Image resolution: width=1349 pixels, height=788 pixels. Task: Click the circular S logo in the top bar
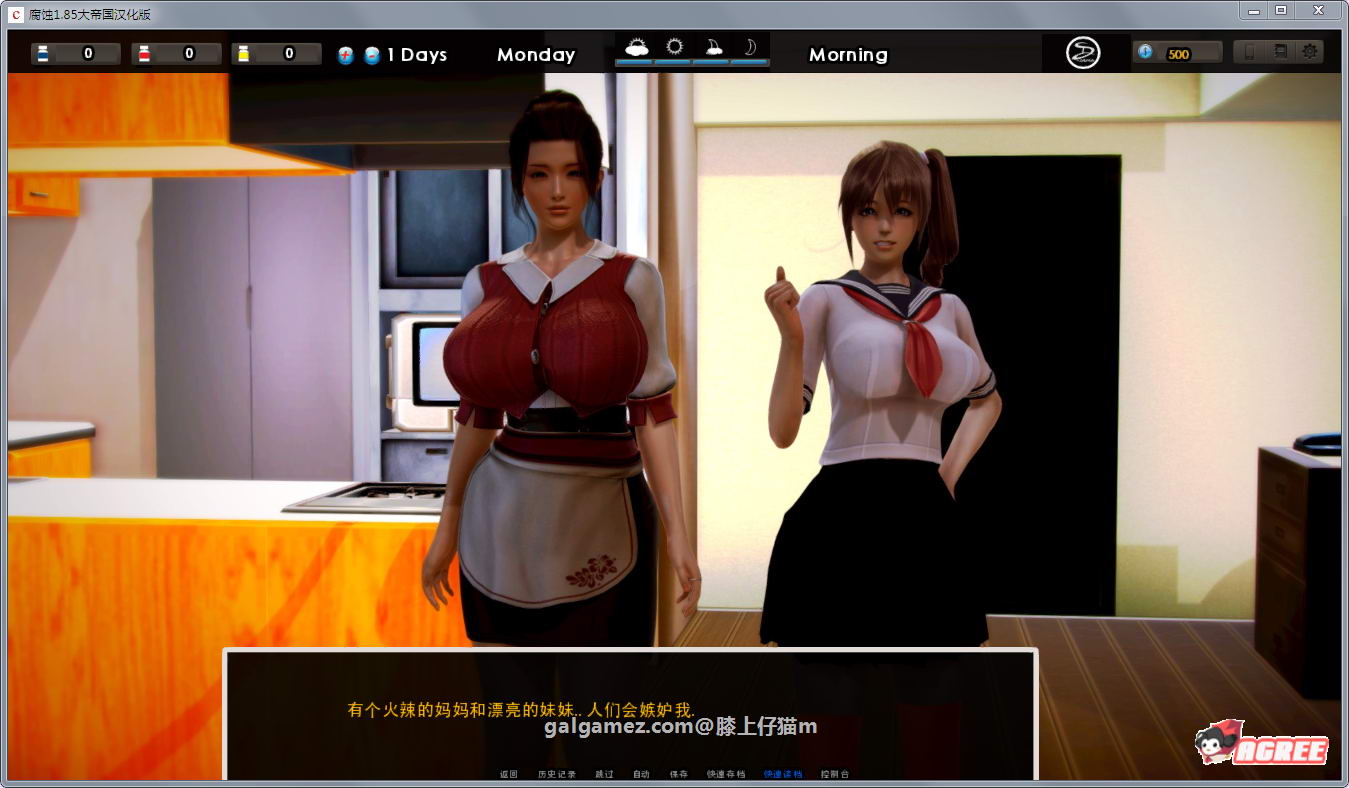point(1084,53)
